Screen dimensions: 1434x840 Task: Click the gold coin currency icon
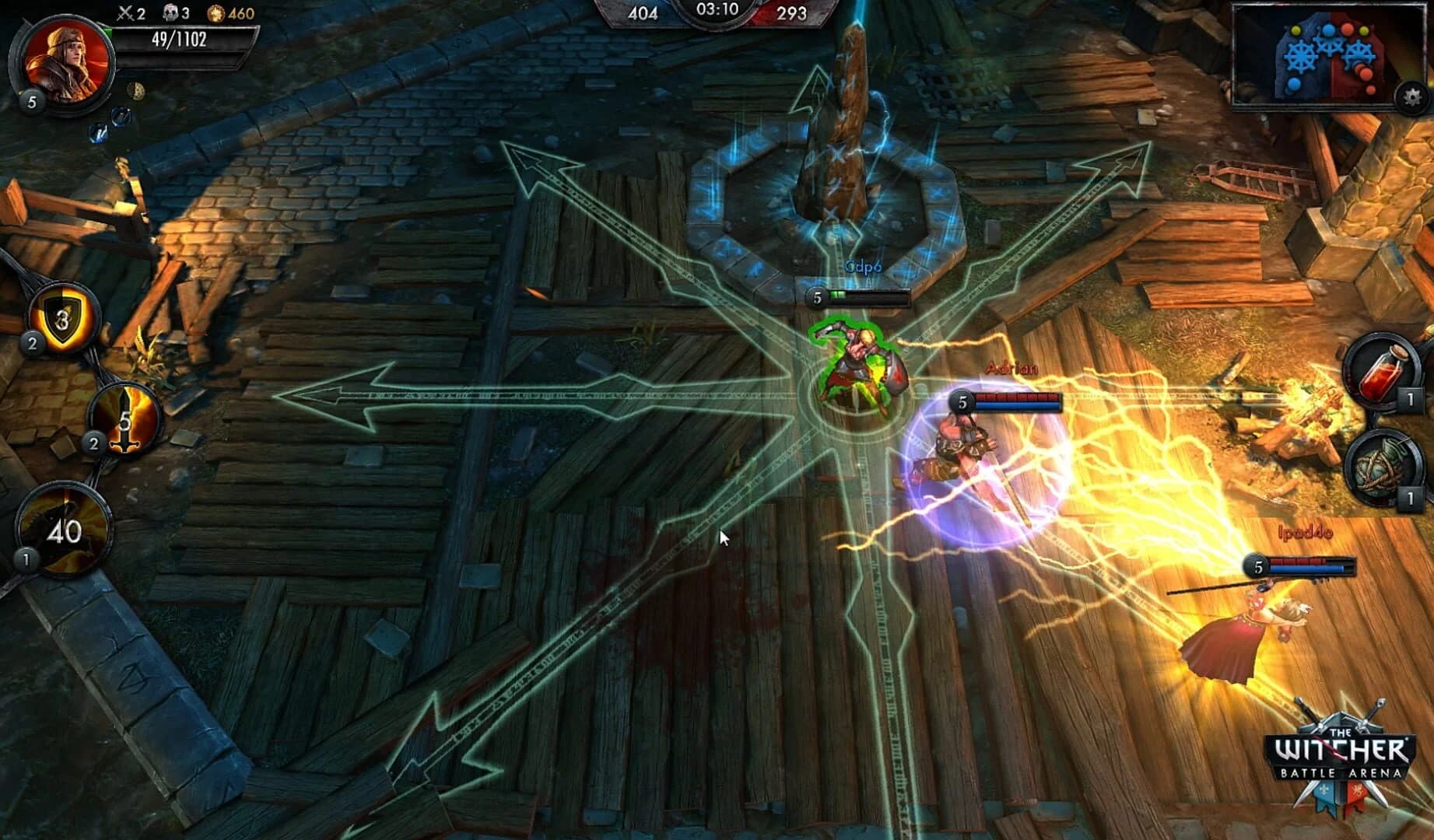(x=216, y=11)
